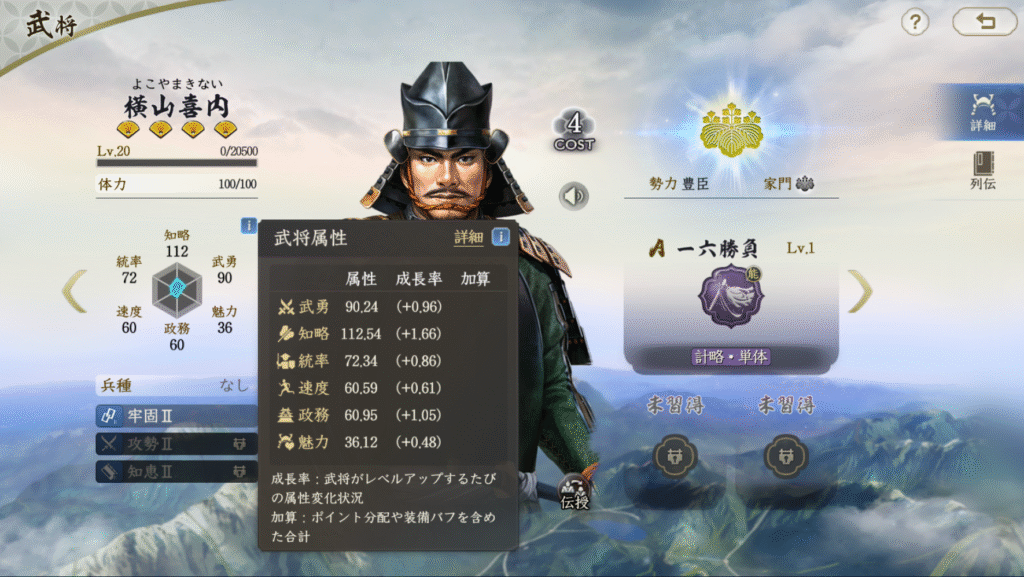
Task: Play the general's voice speaker icon
Action: (573, 196)
